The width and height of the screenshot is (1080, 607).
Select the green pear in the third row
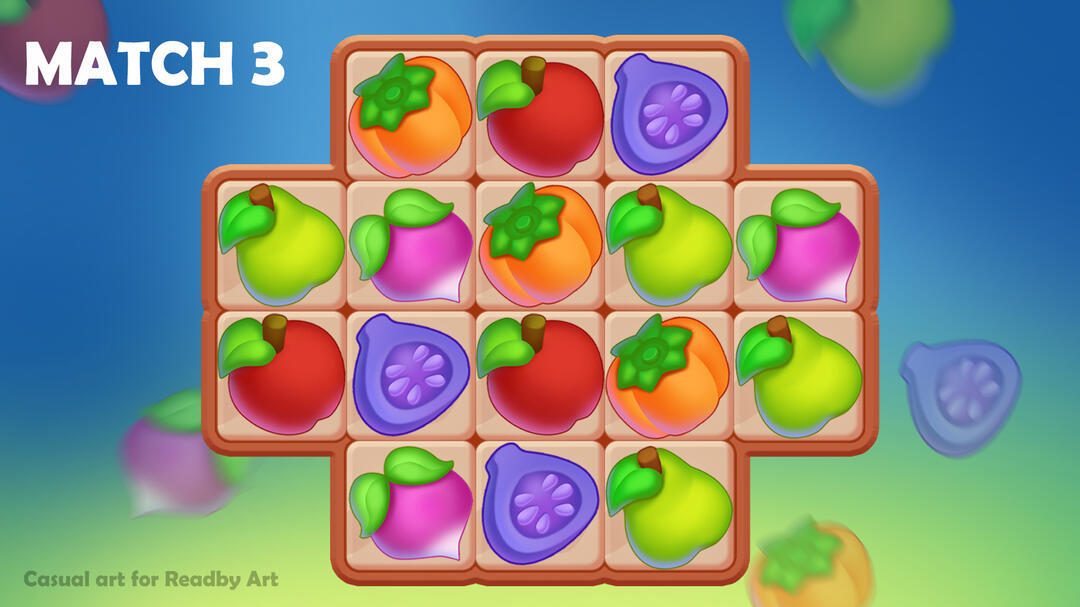point(799,375)
